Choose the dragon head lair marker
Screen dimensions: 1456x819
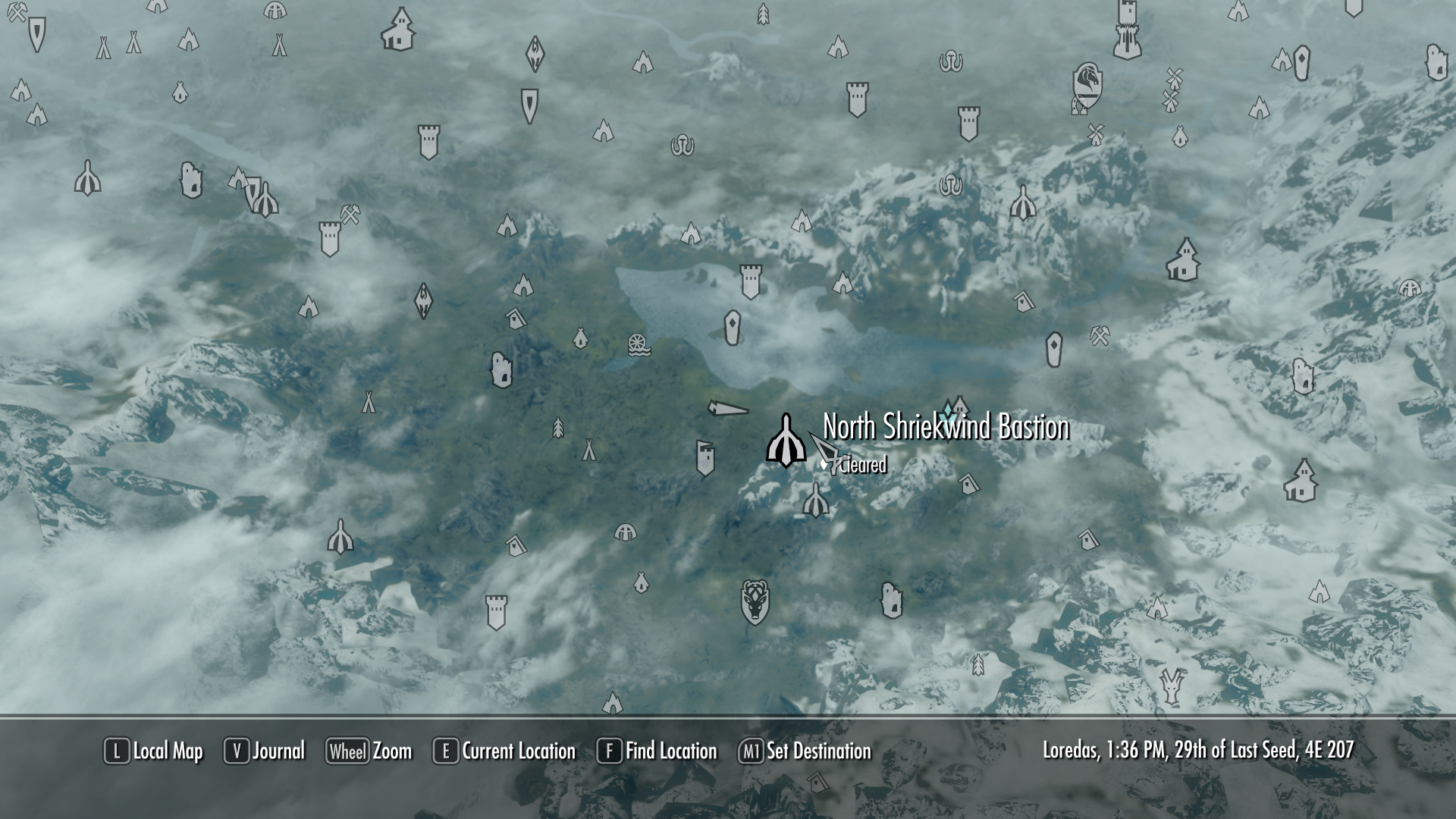[x=1172, y=686]
